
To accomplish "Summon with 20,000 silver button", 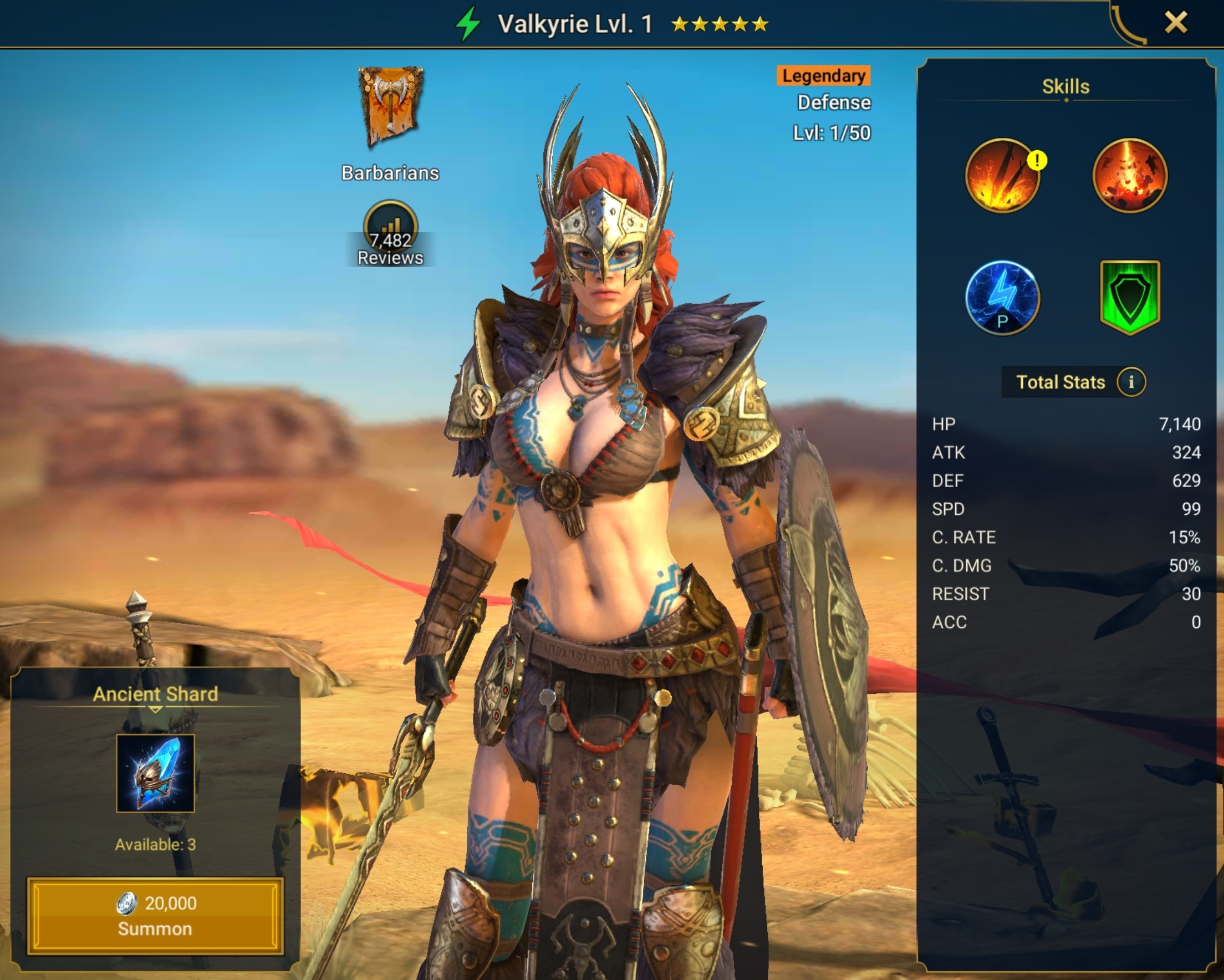I will [155, 915].
